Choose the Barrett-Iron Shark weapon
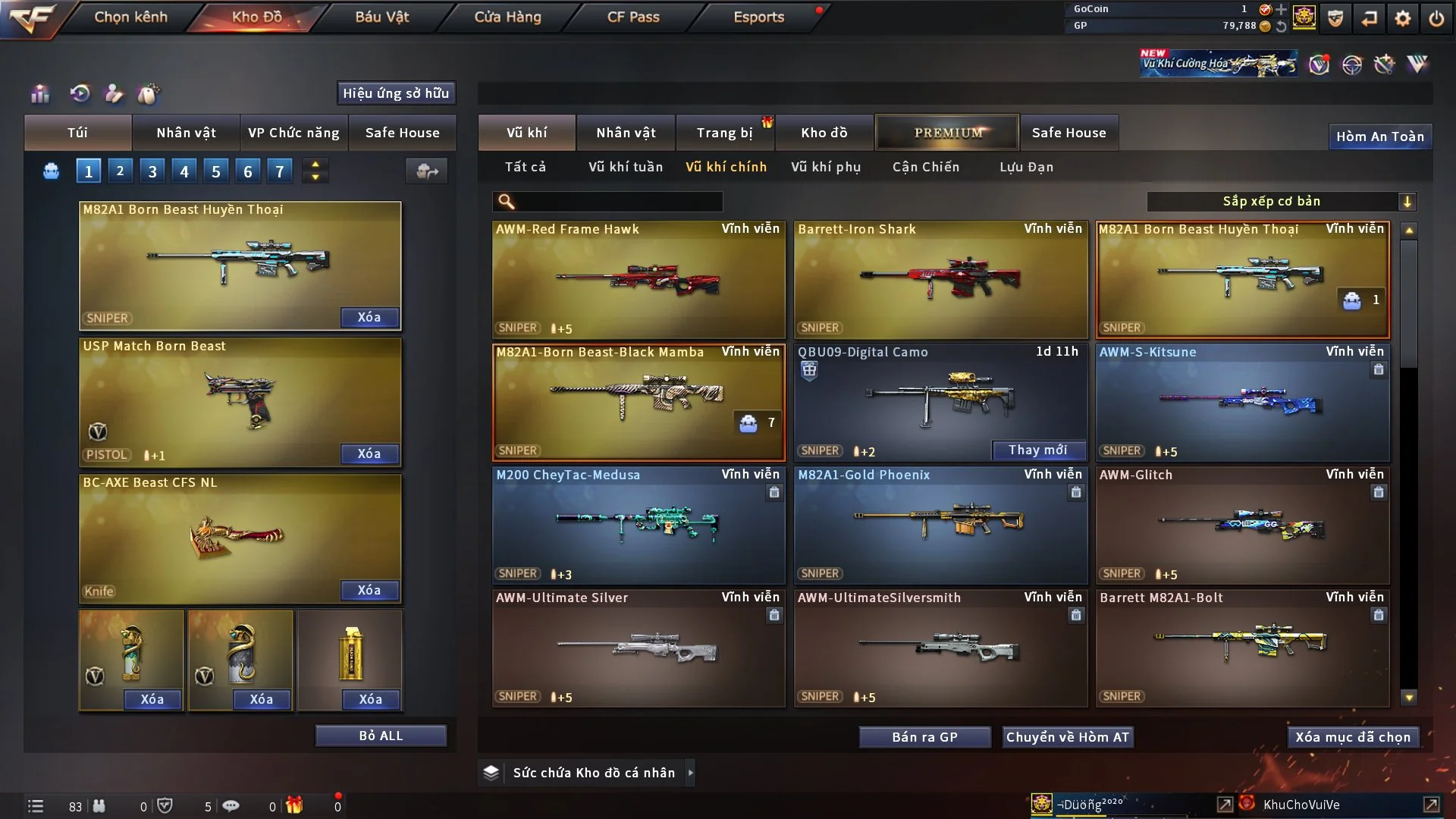The height and width of the screenshot is (819, 1456). point(940,279)
